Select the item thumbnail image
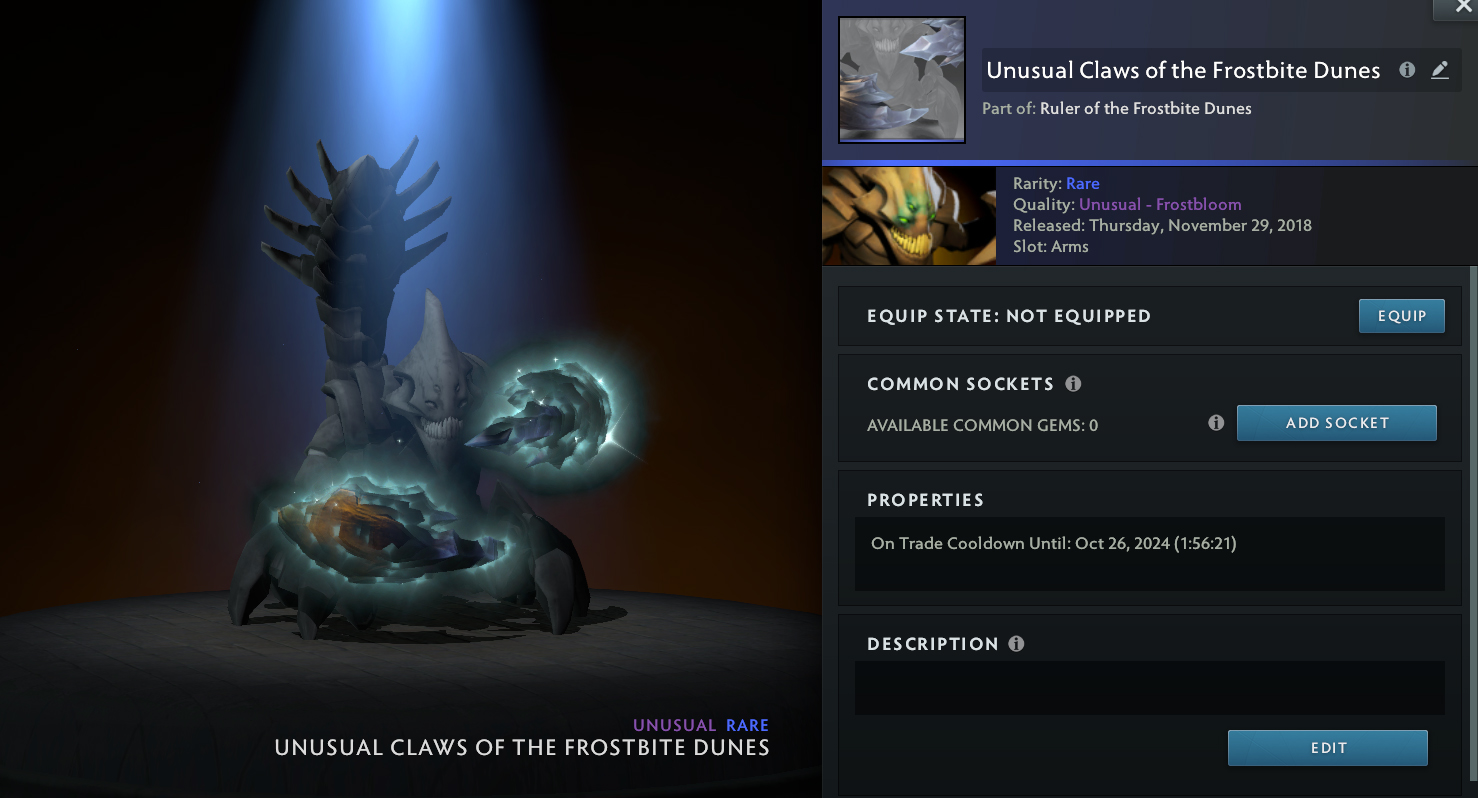Viewport: 1478px width, 798px height. (901, 80)
